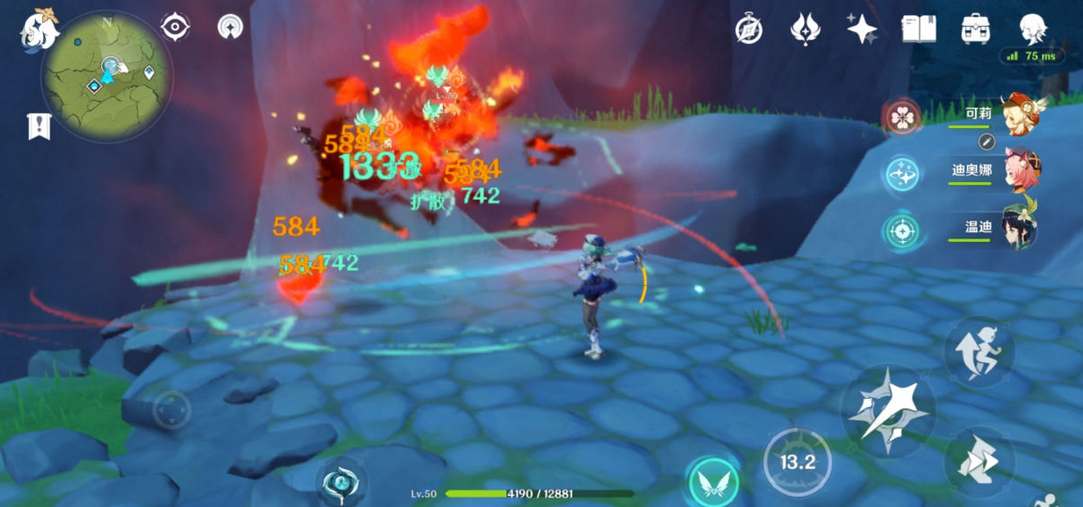
Task: Open the circular minimap
Action: tap(106, 76)
